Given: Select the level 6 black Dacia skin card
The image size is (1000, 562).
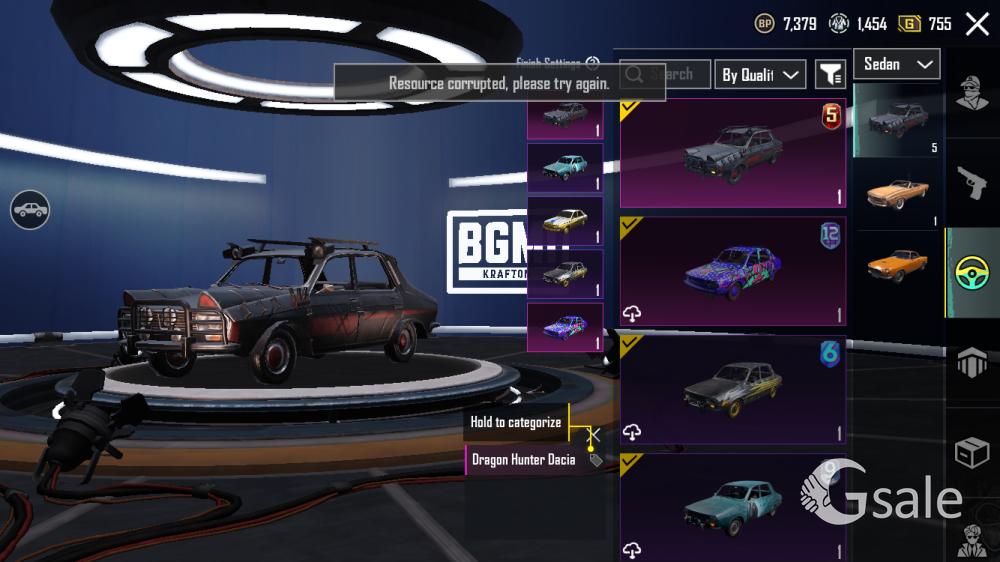Looking at the screenshot, I should 733,389.
